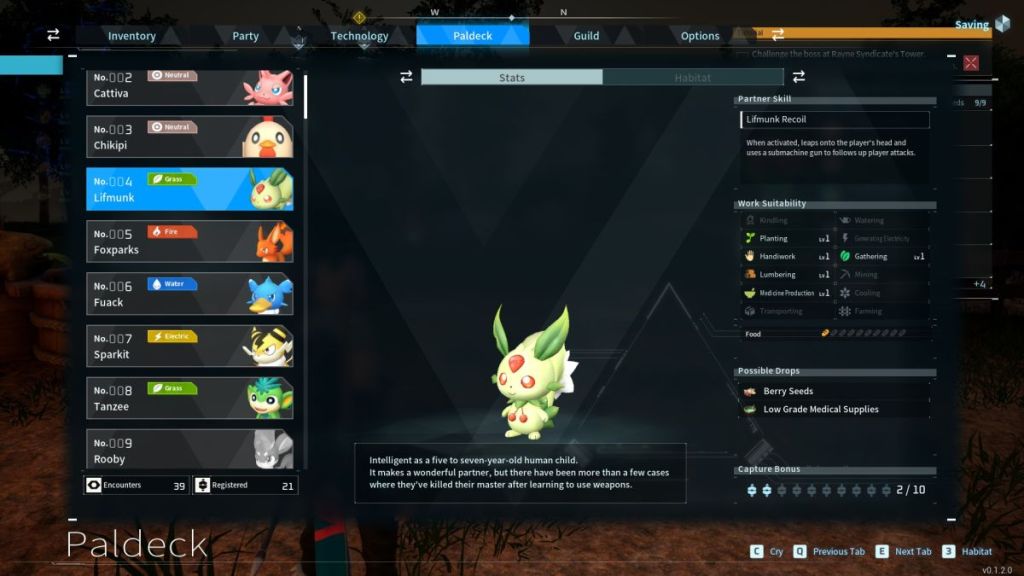Switch to the Habitat sub-tab
The height and width of the screenshot is (576, 1024).
point(693,77)
